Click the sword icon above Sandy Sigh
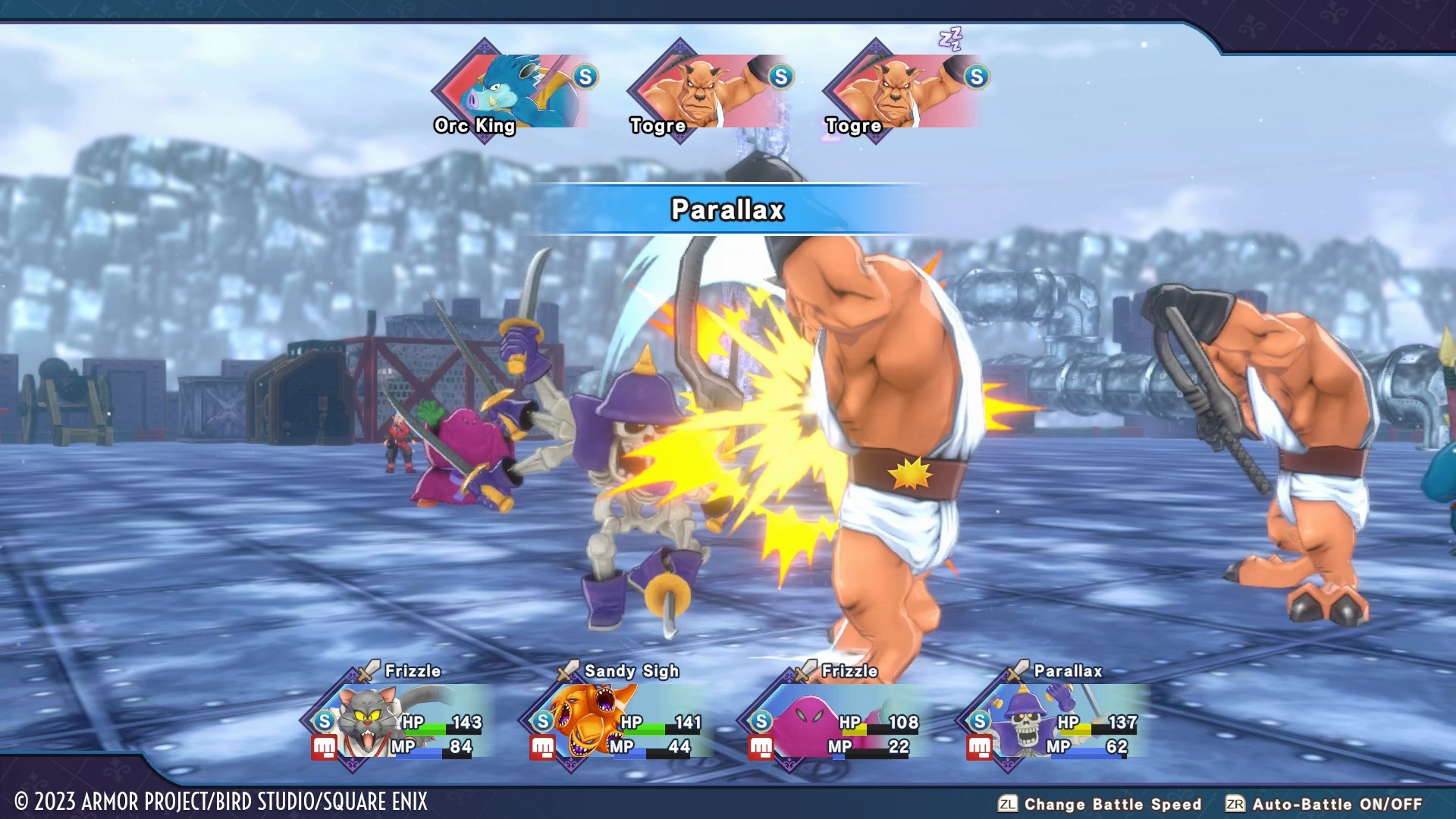This screenshot has height=819, width=1456. point(563,670)
